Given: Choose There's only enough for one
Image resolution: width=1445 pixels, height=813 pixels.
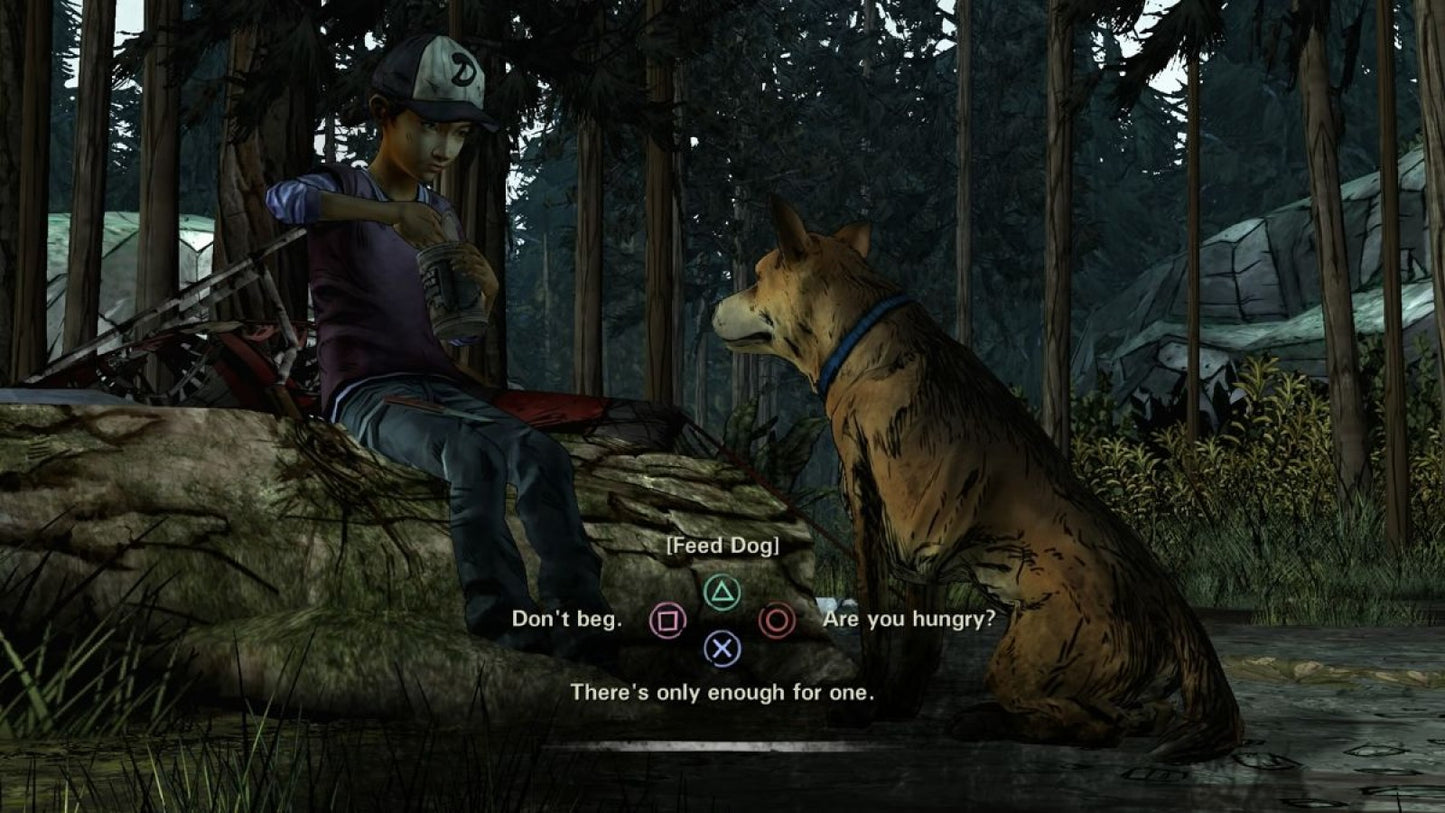Looking at the screenshot, I should (722, 691).
